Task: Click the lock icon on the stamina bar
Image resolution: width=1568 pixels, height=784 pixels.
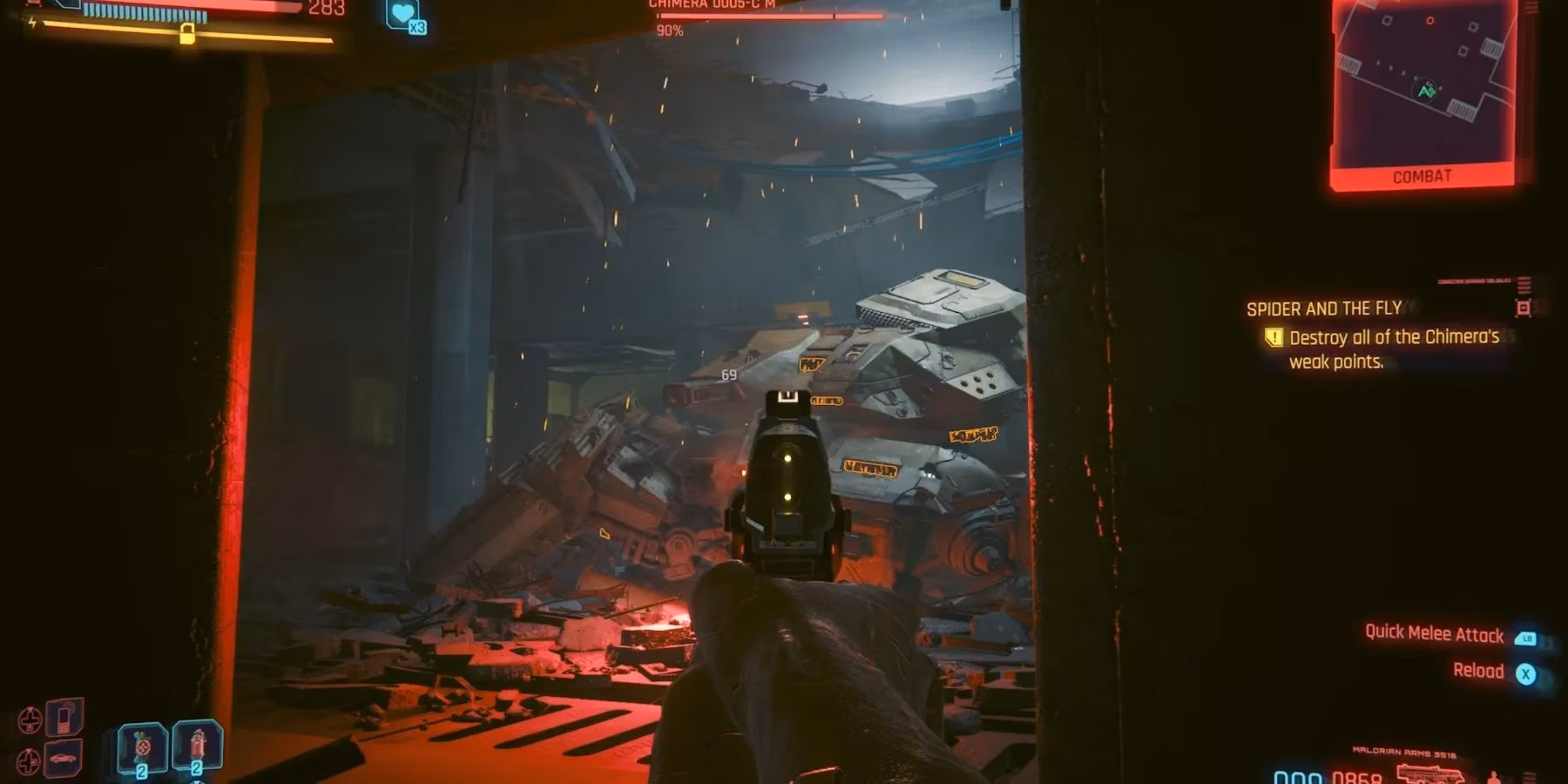Action: click(188, 33)
